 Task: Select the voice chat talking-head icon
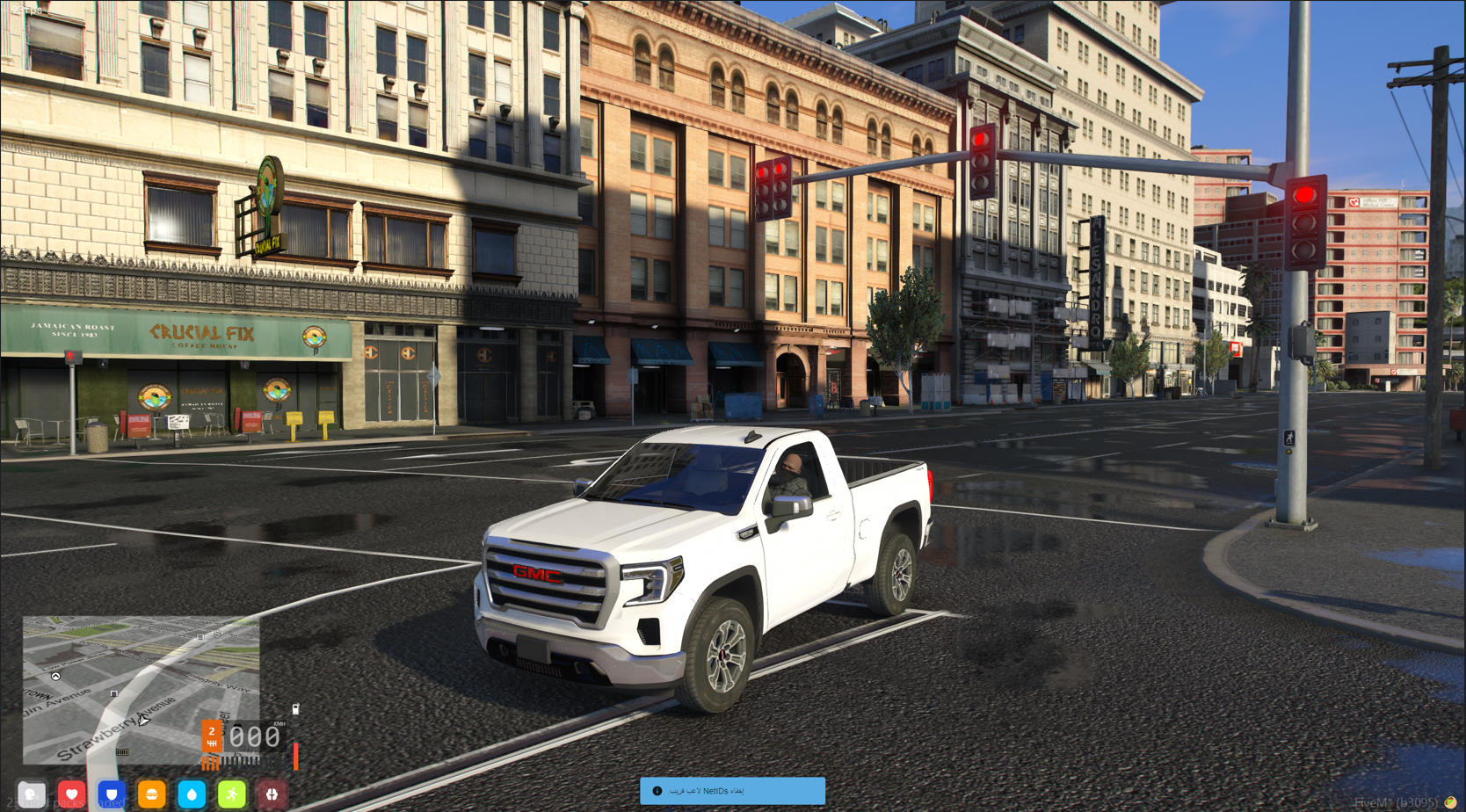32,794
